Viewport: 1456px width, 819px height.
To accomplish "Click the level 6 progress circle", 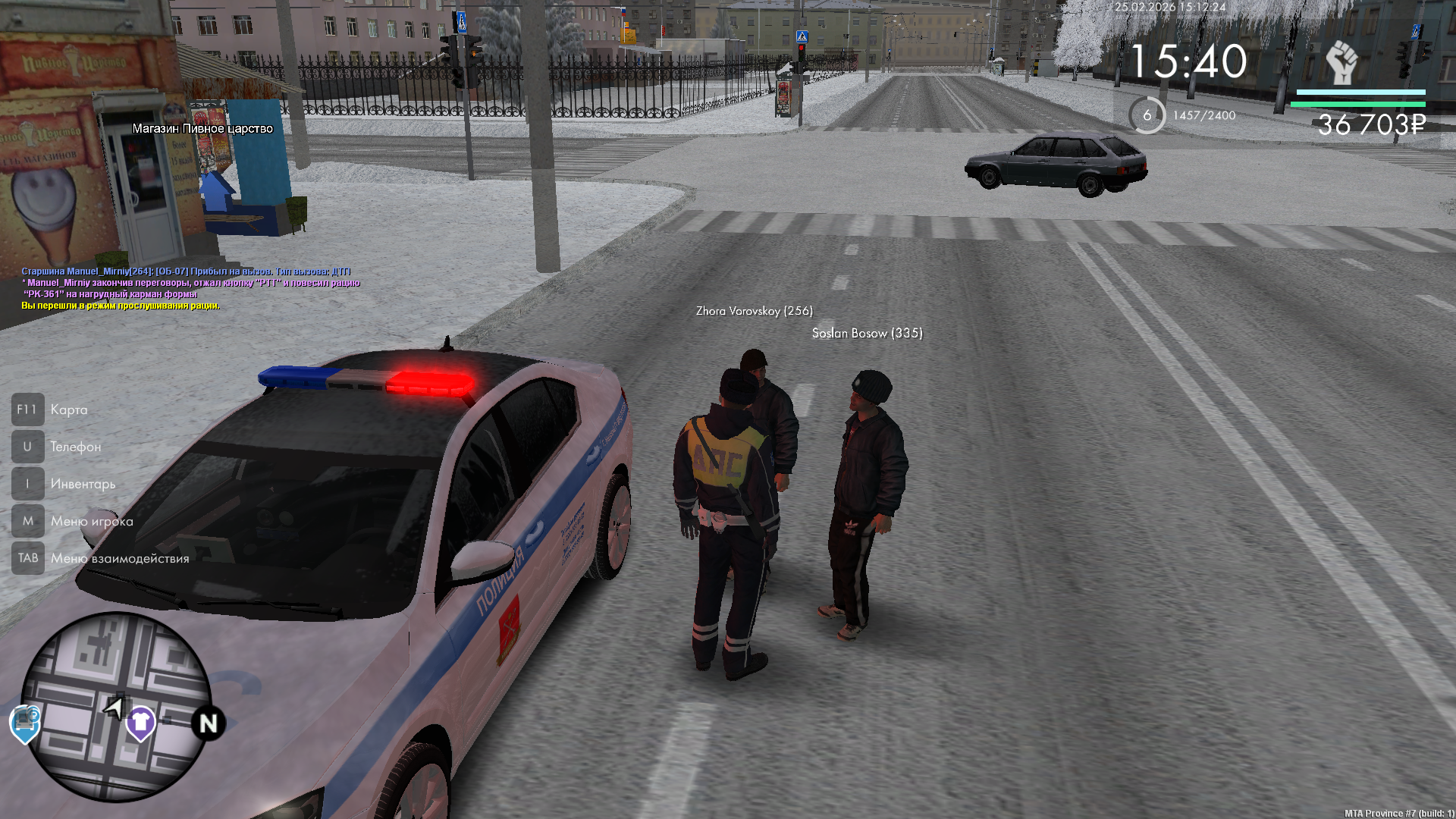I will (x=1147, y=115).
